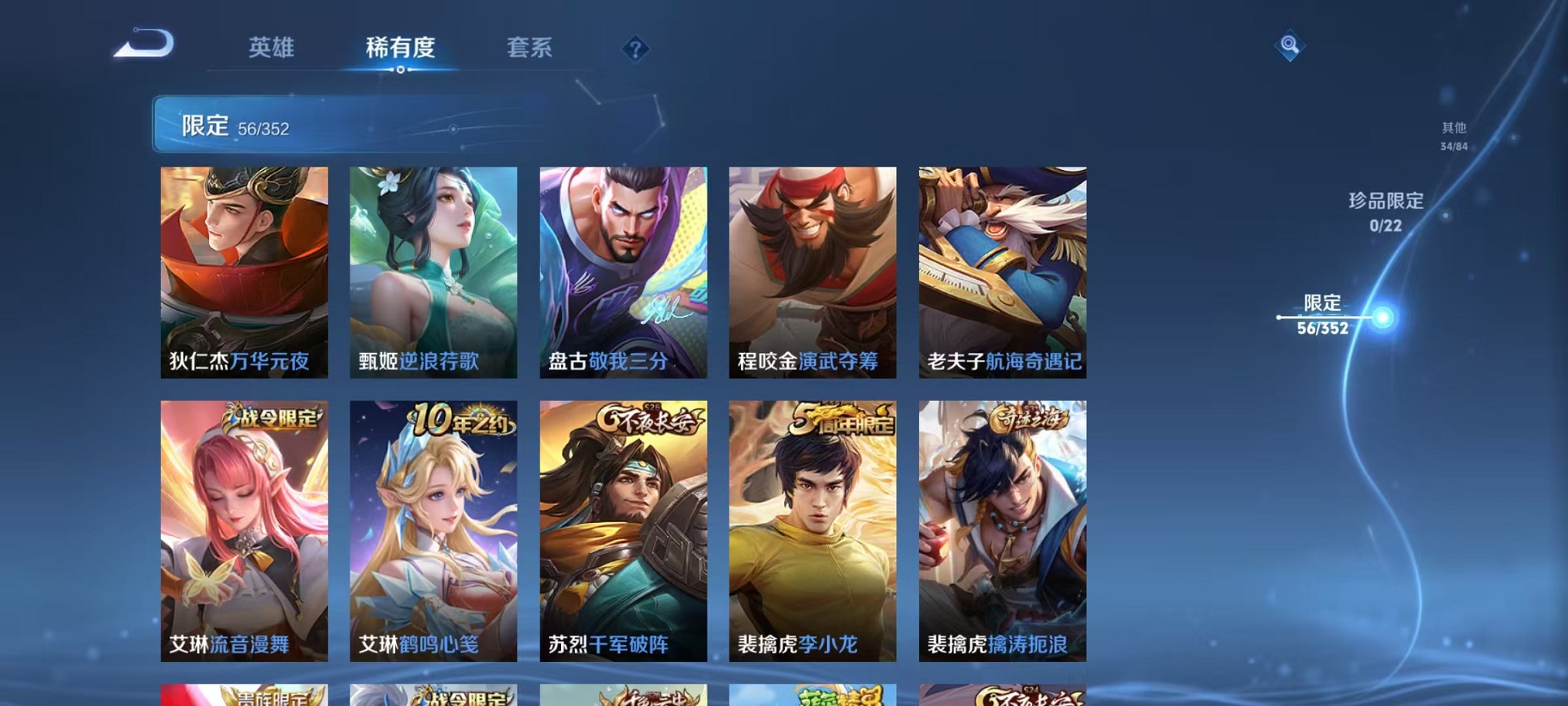Switch to the 英雄 tab
This screenshot has height=706, width=1568.
(x=271, y=48)
